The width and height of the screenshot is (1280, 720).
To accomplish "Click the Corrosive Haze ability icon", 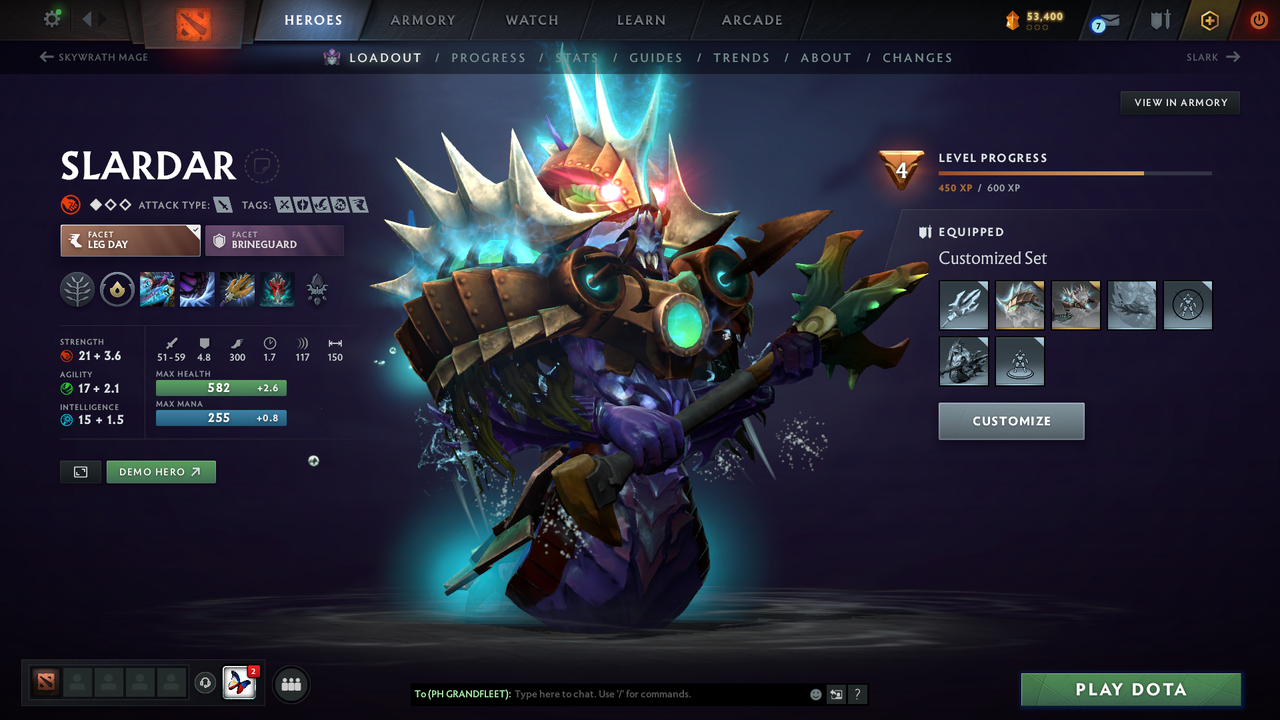I will [276, 289].
